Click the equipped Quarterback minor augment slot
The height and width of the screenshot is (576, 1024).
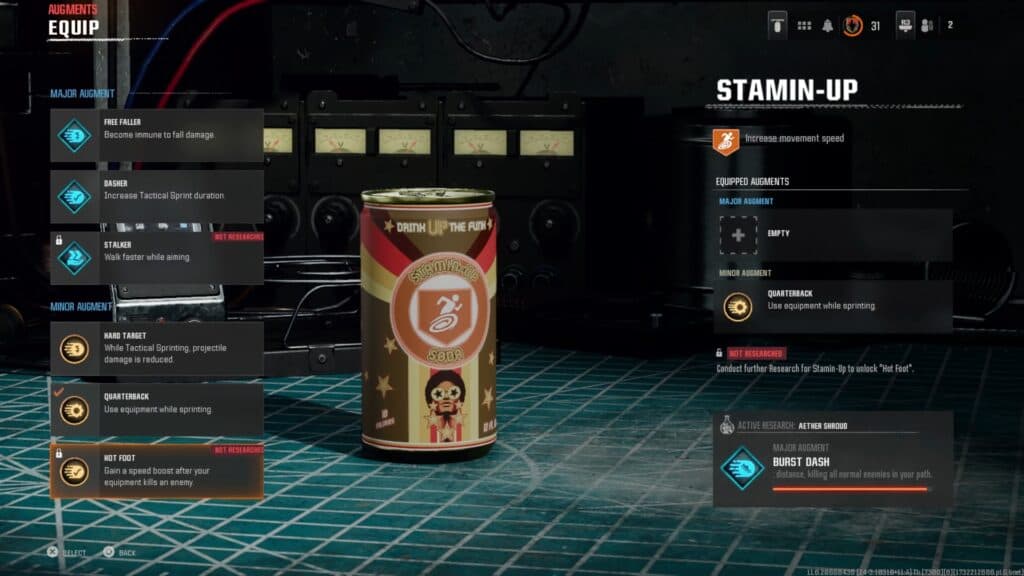[832, 306]
